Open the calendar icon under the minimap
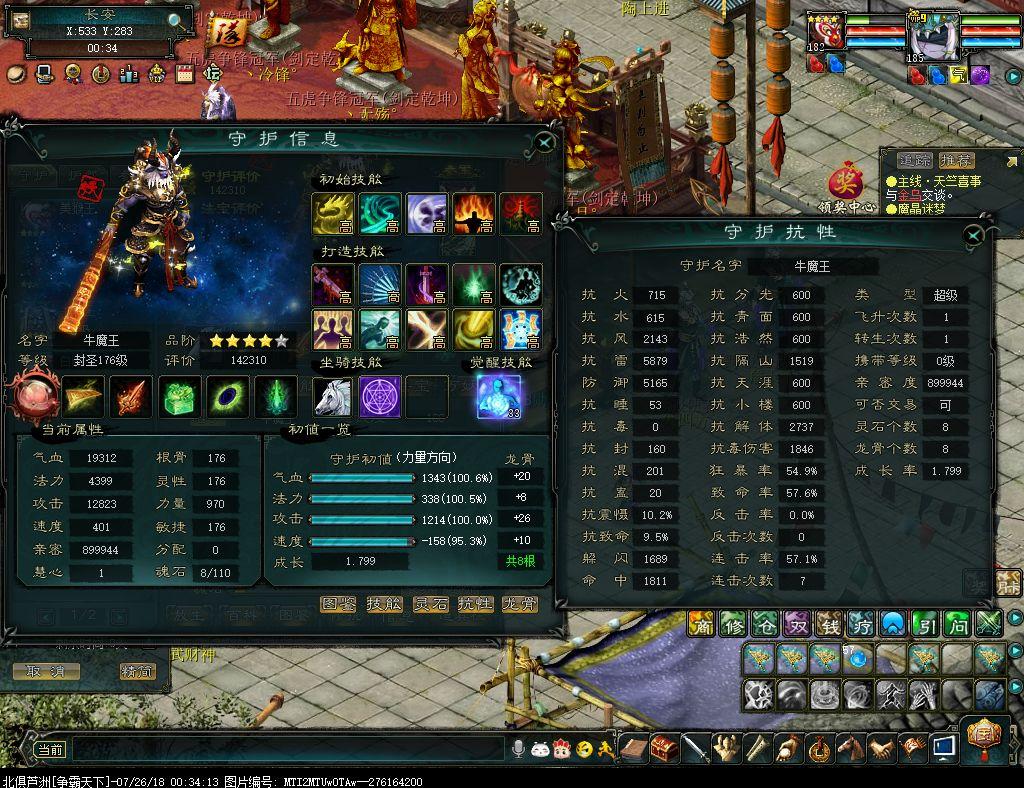Image resolution: width=1024 pixels, height=788 pixels. 184,73
